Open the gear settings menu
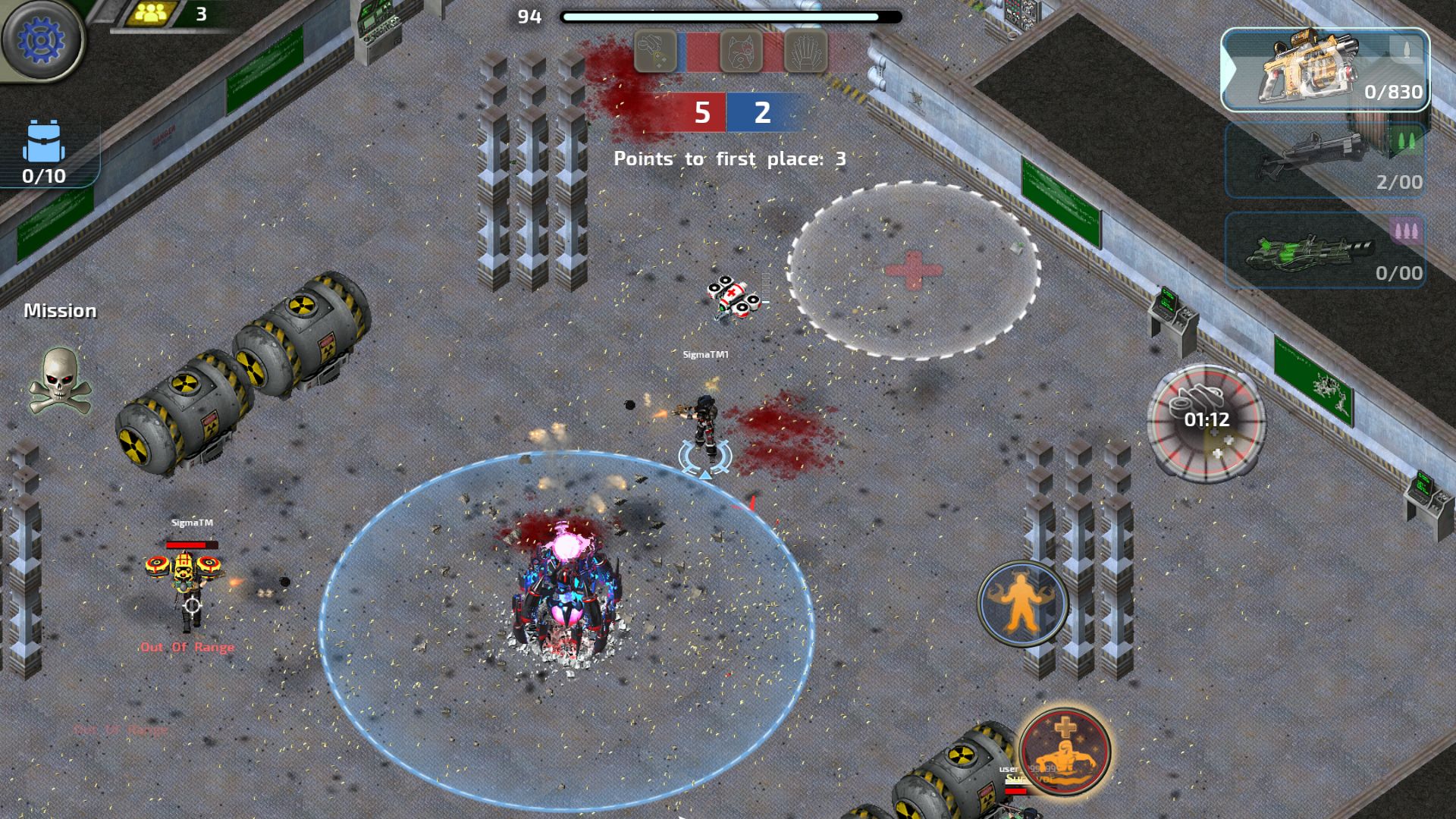 pyautogui.click(x=42, y=39)
